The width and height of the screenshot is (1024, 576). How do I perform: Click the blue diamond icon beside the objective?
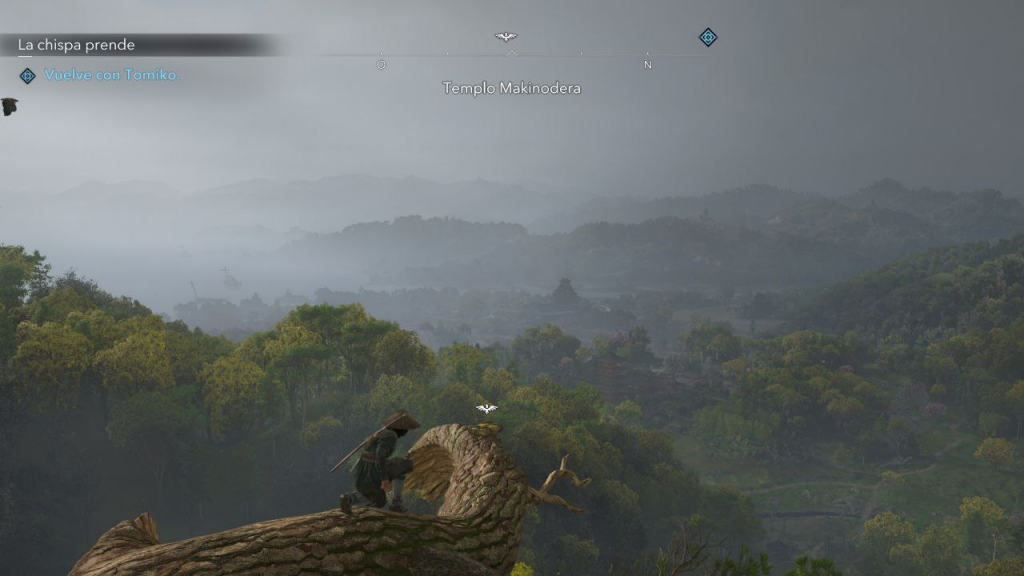[x=27, y=75]
